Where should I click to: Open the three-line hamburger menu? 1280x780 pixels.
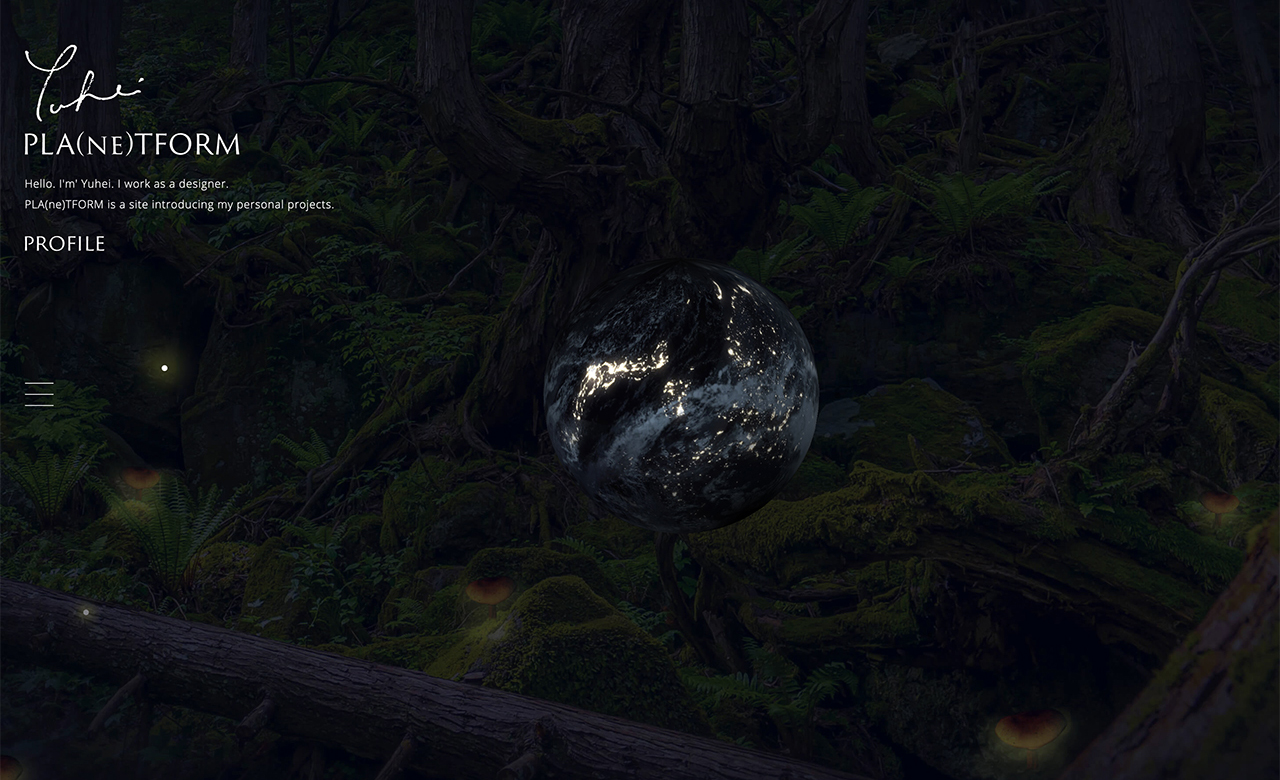pyautogui.click(x=39, y=394)
